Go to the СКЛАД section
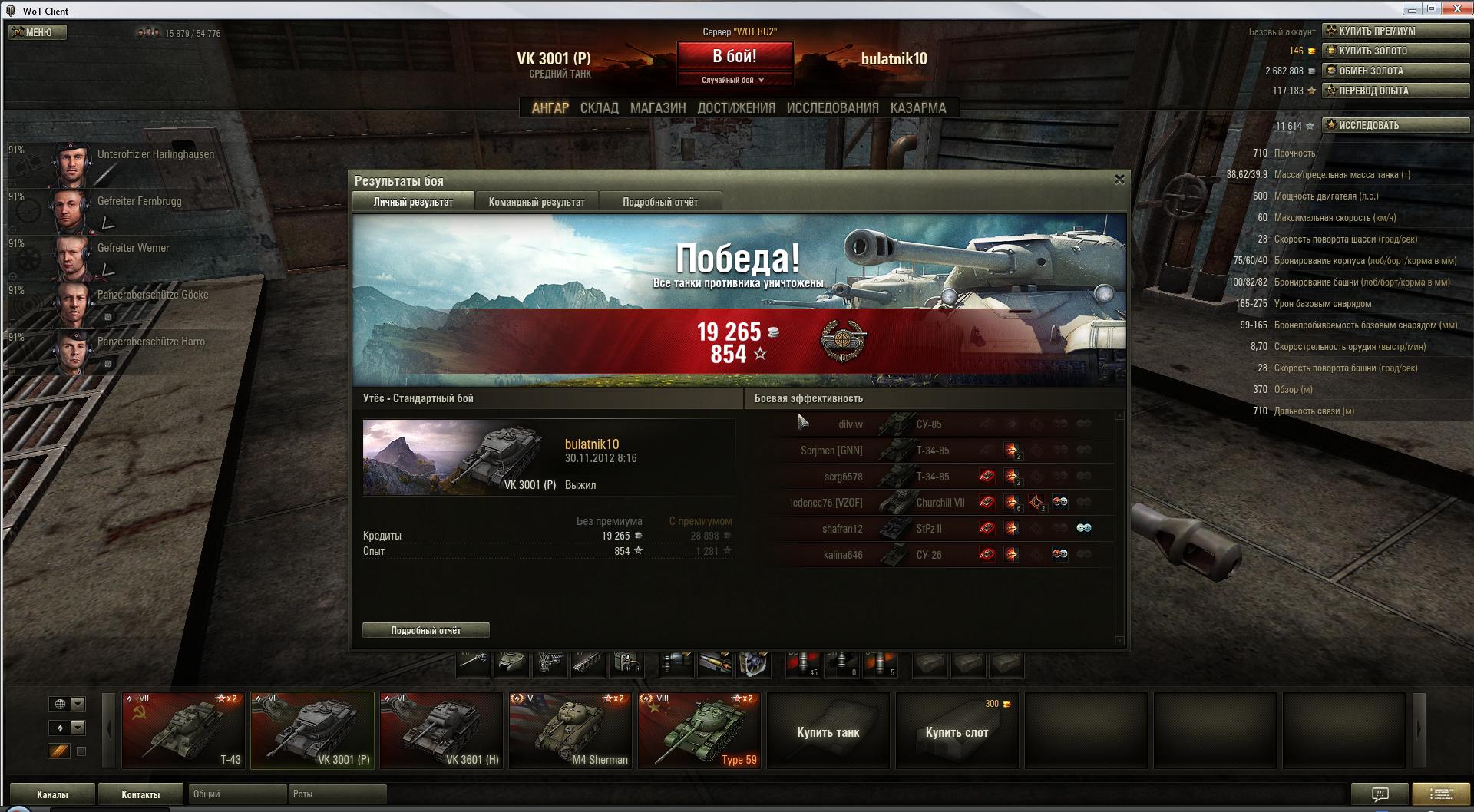Image resolution: width=1474 pixels, height=812 pixels. [x=599, y=108]
